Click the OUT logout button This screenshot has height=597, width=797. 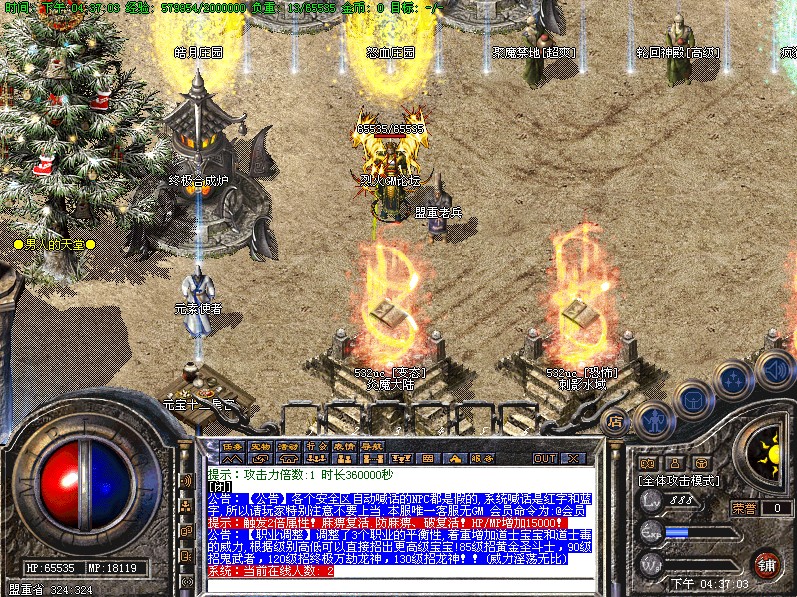[544, 458]
